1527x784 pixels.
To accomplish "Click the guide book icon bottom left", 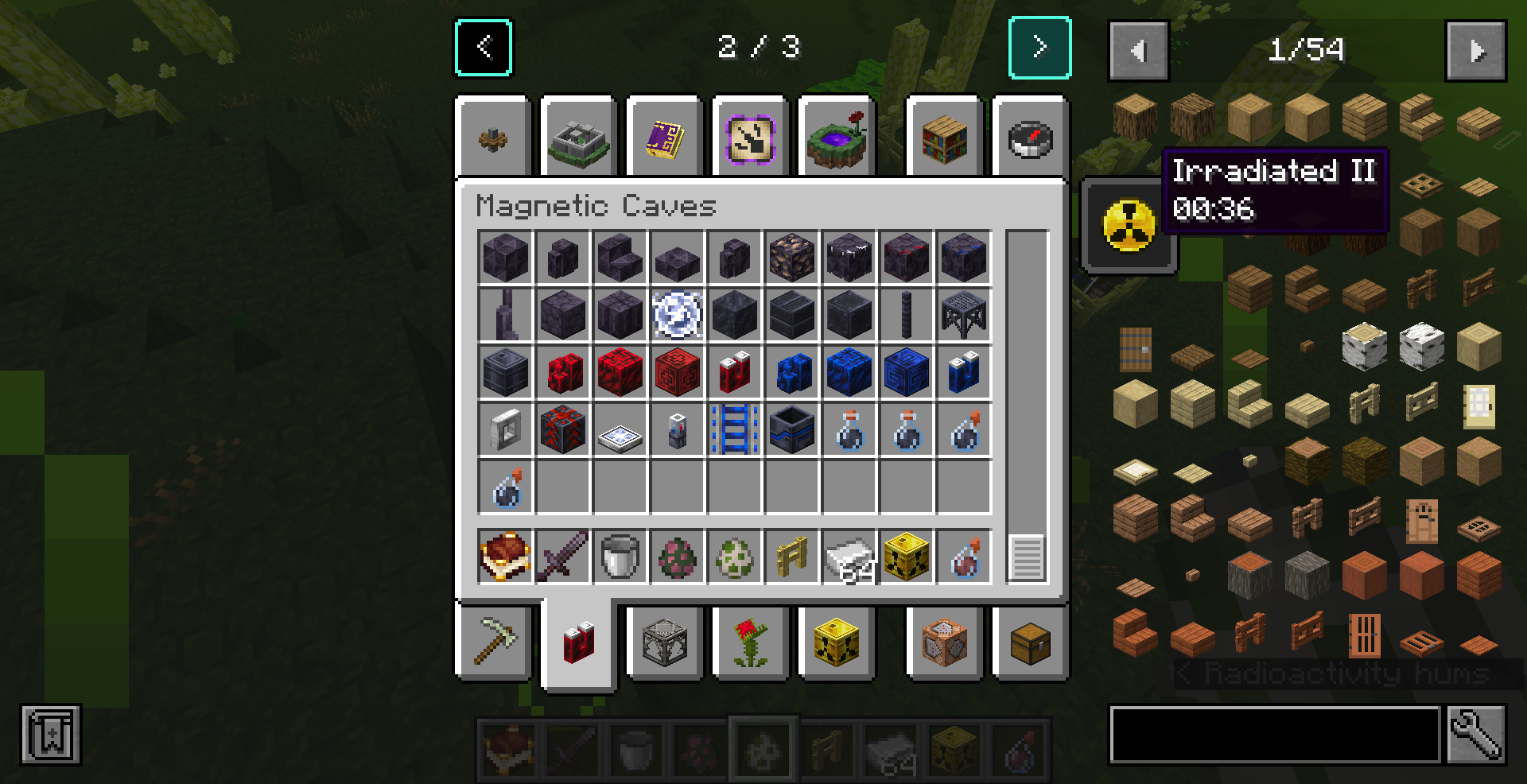I will [x=49, y=735].
